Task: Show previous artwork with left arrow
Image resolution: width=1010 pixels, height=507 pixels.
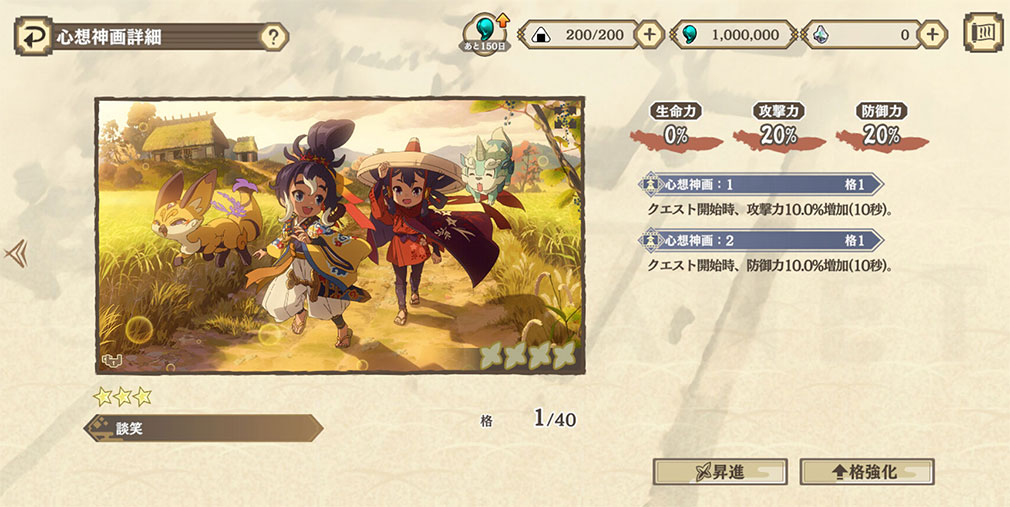Action: point(16,254)
